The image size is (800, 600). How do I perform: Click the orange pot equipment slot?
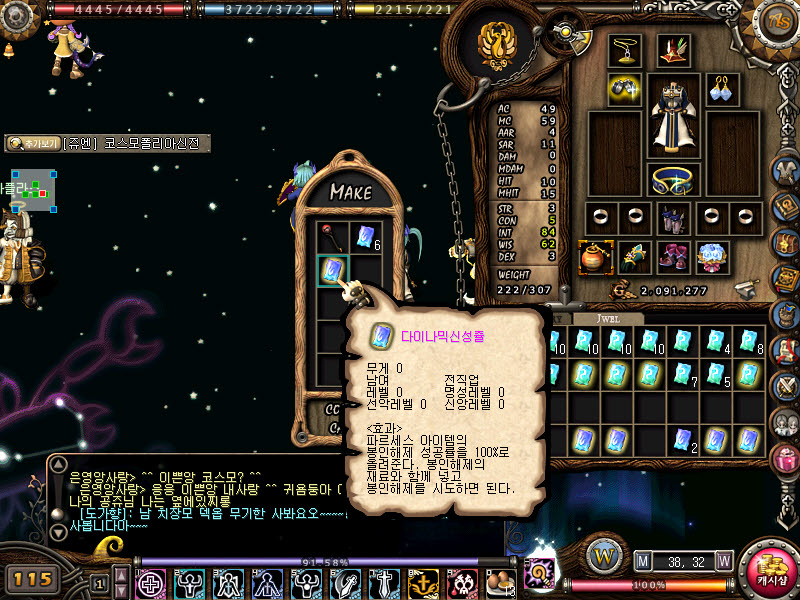pos(596,257)
